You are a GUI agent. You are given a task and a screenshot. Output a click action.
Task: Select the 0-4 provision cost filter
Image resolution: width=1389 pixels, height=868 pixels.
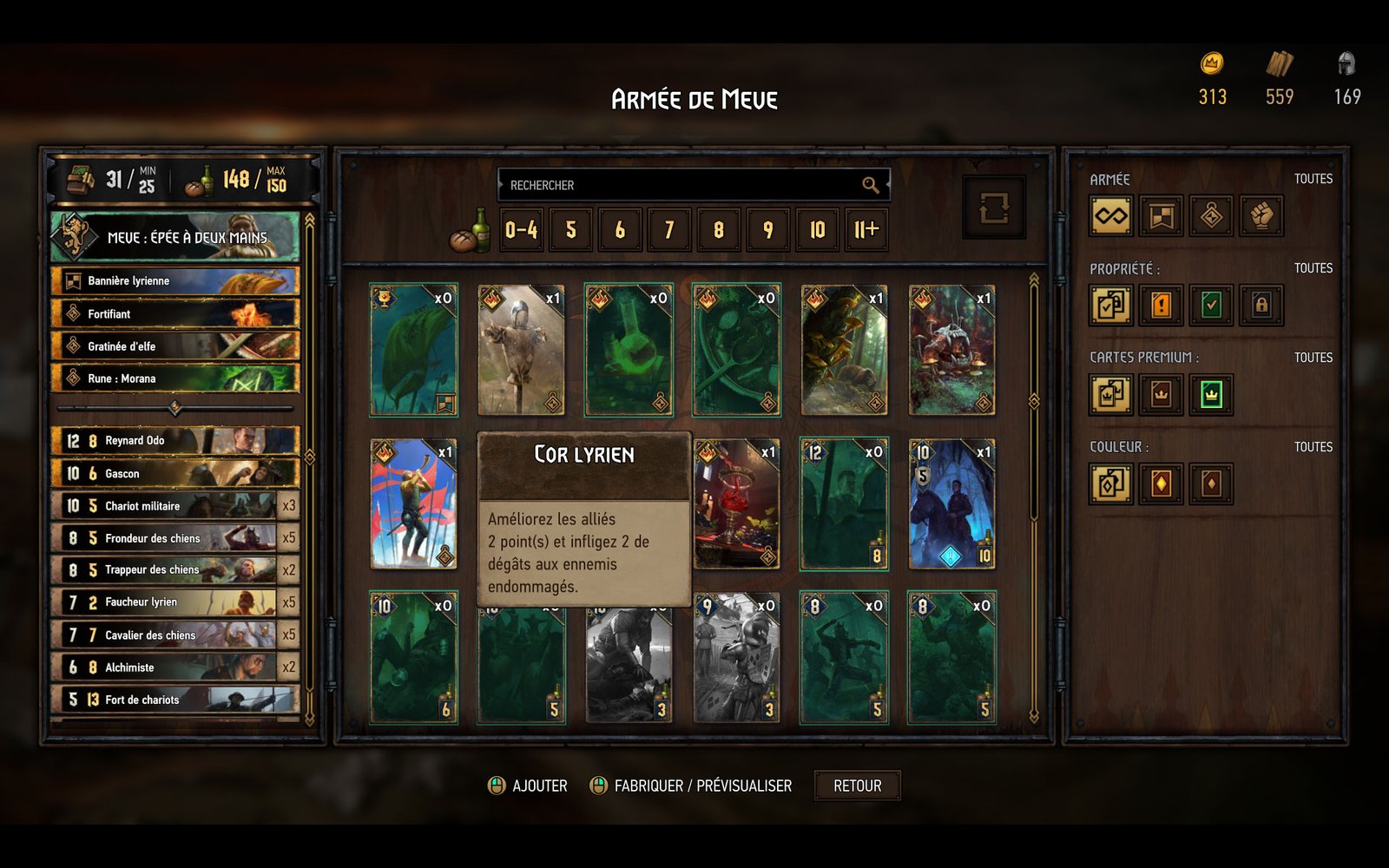click(522, 231)
